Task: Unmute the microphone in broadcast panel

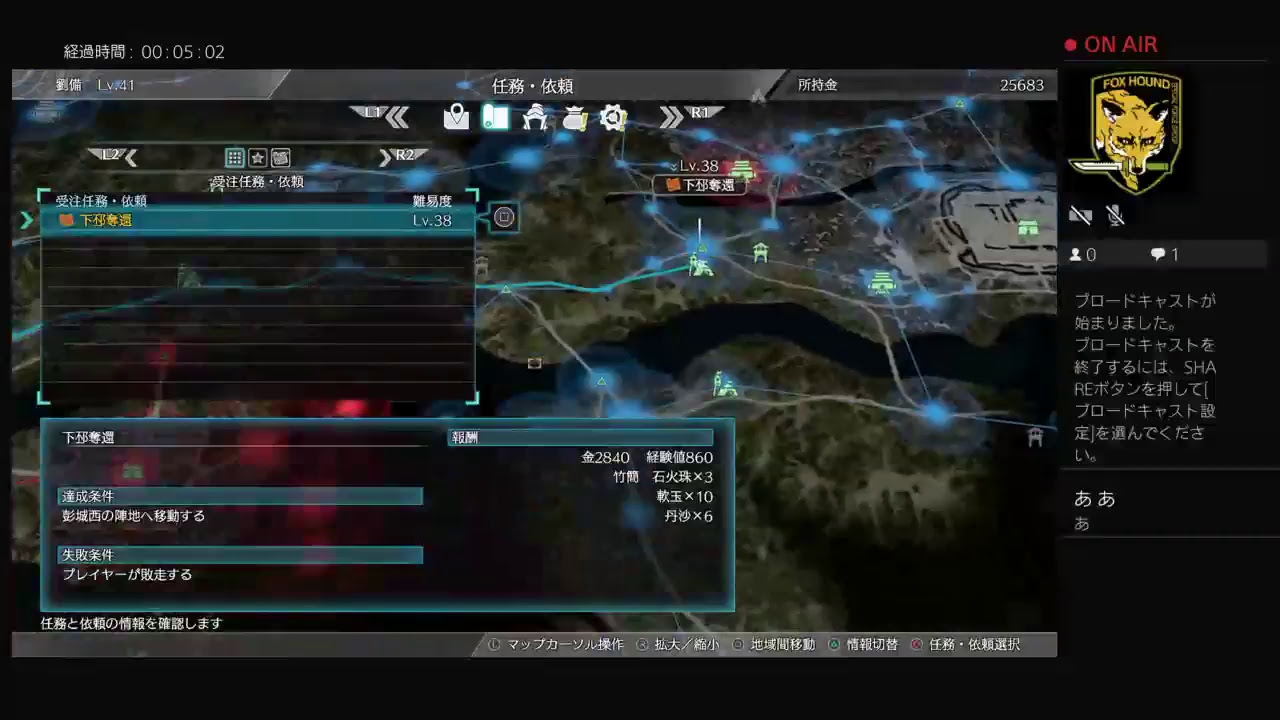Action: pyautogui.click(x=1115, y=215)
